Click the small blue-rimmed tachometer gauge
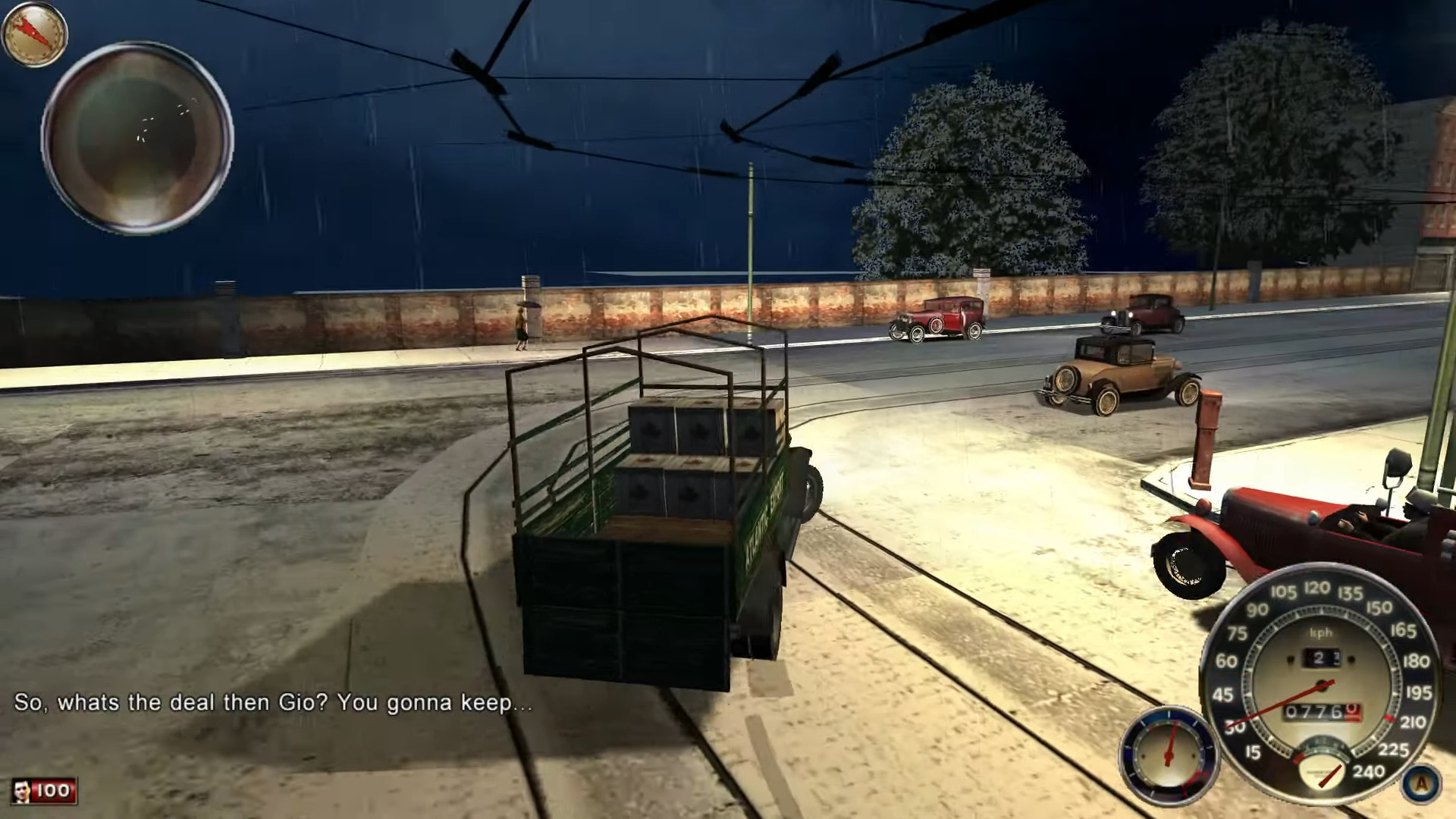 click(1169, 755)
